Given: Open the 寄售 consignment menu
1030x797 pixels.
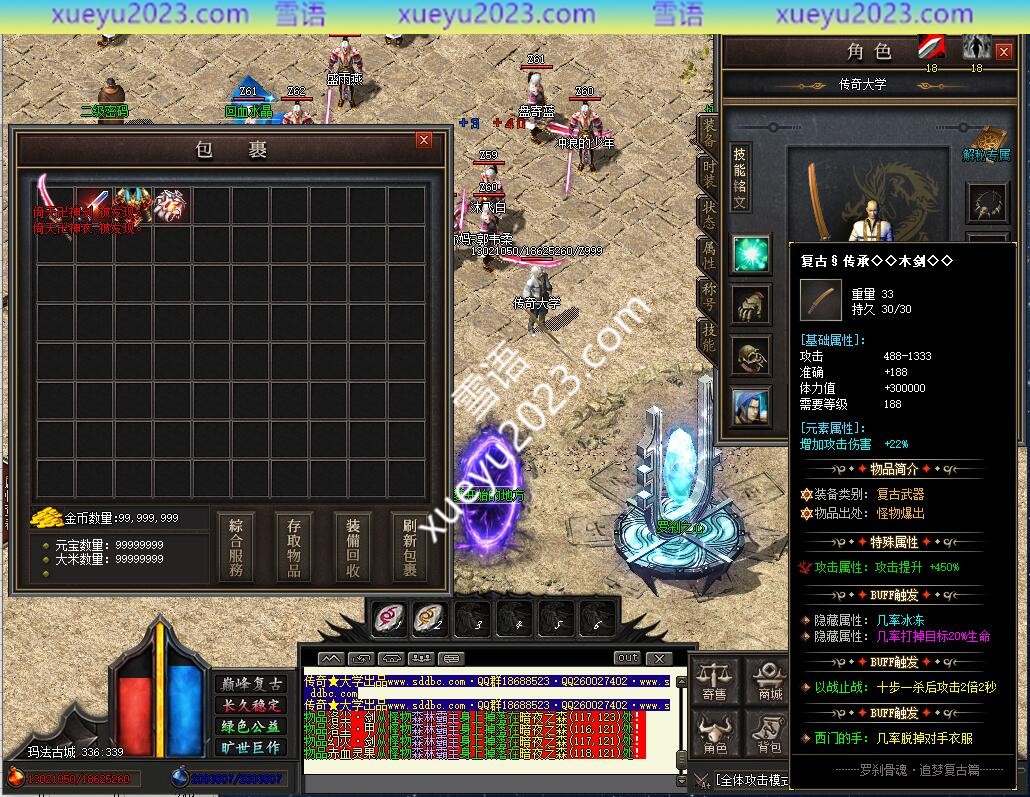Looking at the screenshot, I should tap(715, 680).
